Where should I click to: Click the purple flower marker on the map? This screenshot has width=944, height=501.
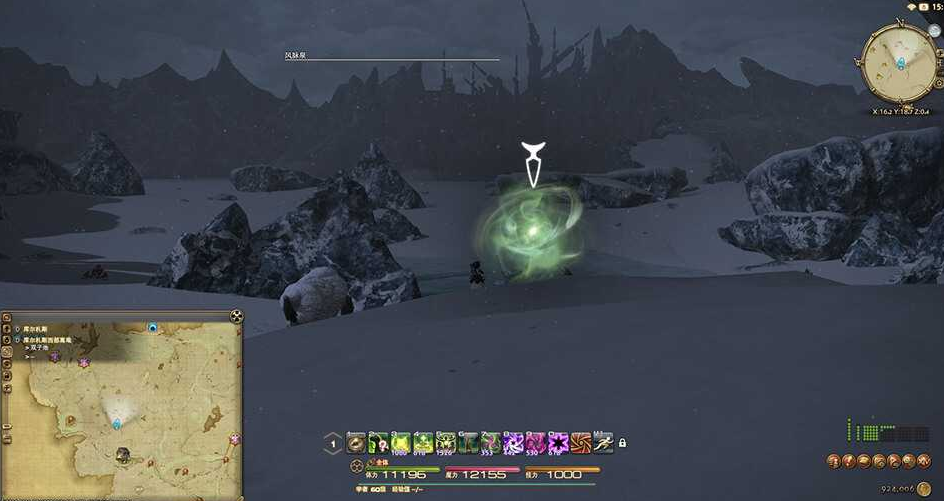84,360
